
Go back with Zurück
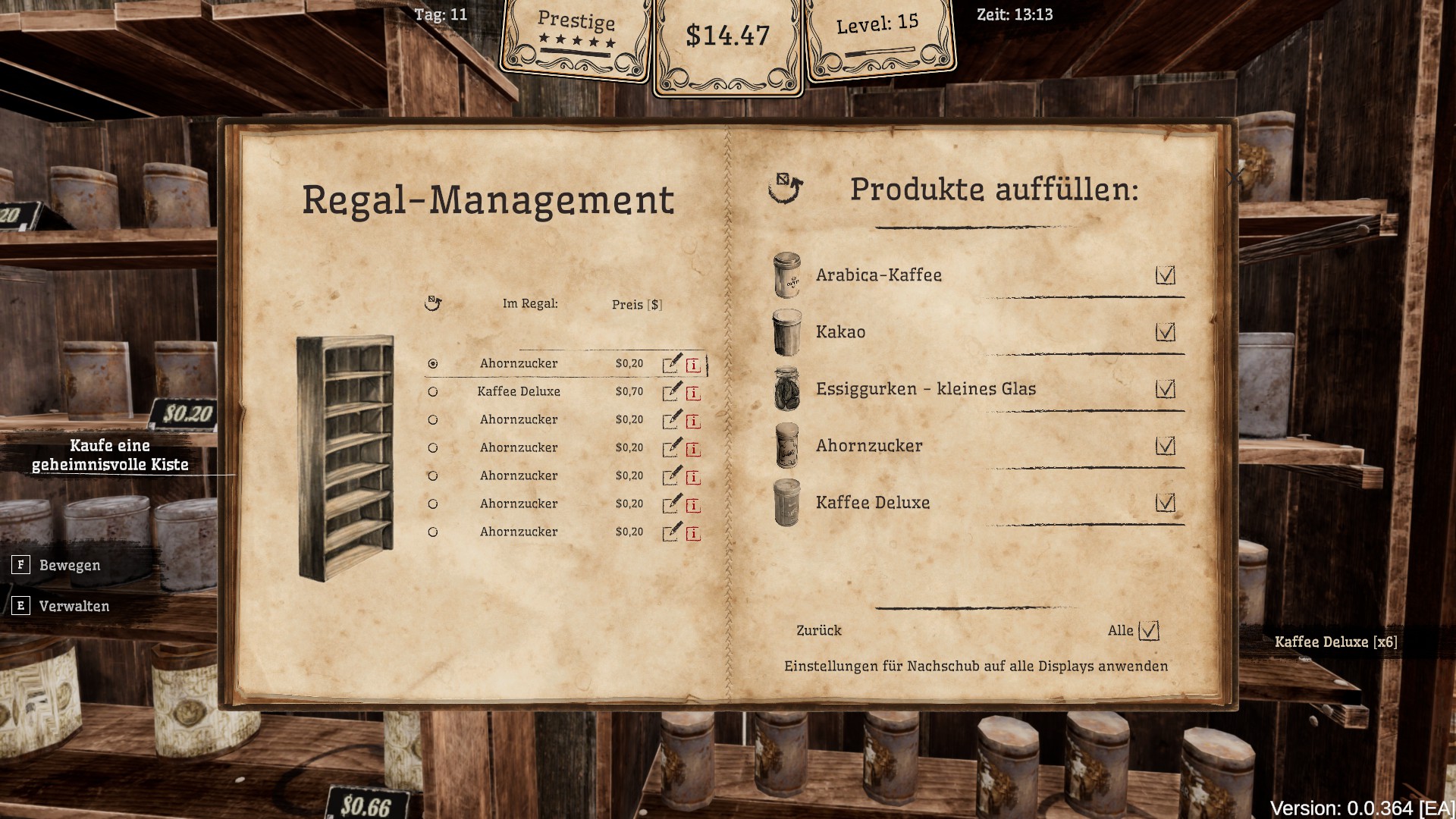point(818,630)
